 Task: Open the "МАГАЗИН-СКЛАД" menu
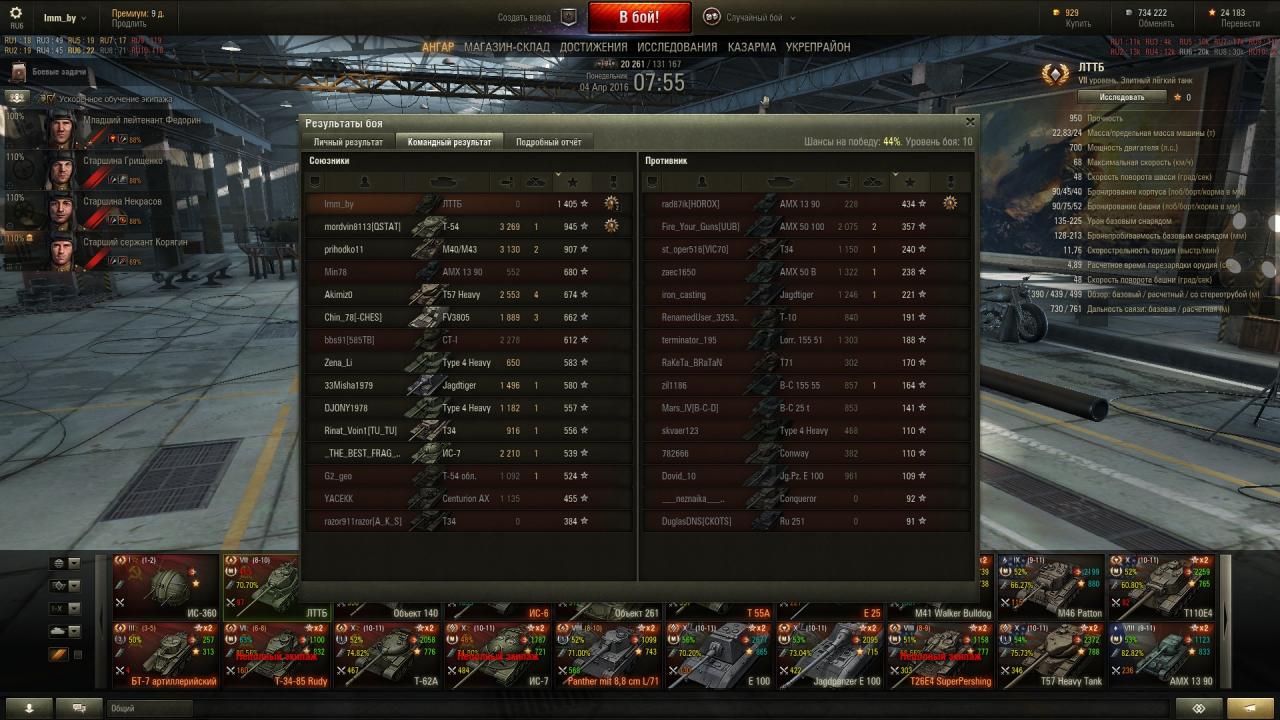[506, 47]
